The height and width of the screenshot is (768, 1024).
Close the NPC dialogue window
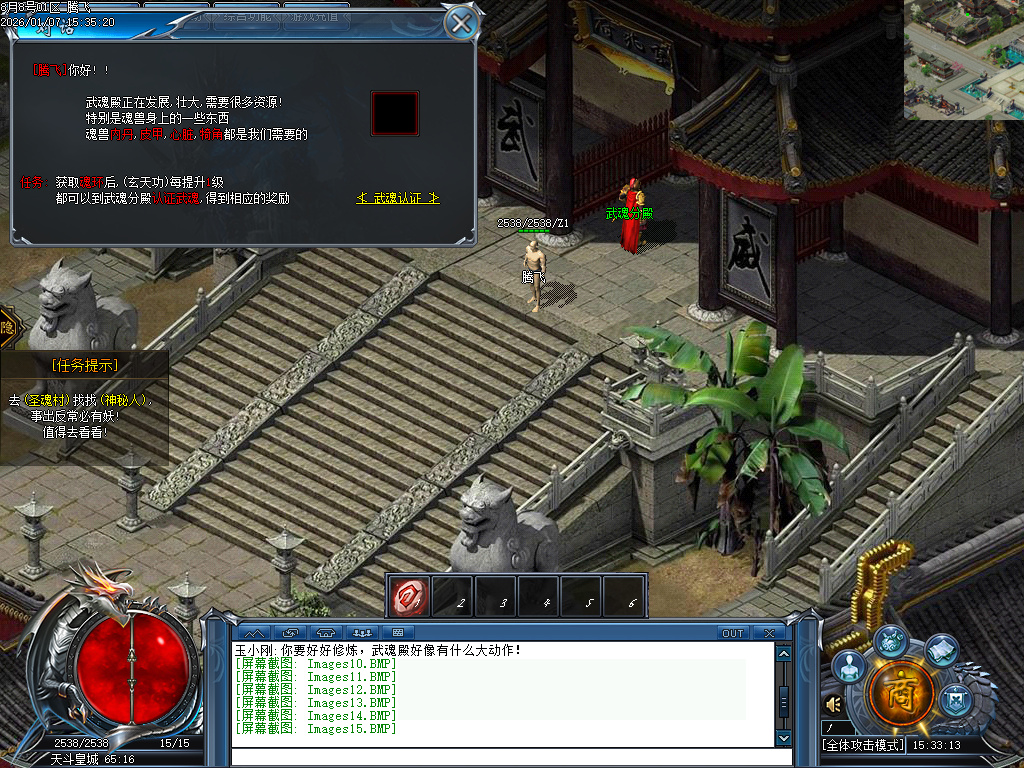460,22
